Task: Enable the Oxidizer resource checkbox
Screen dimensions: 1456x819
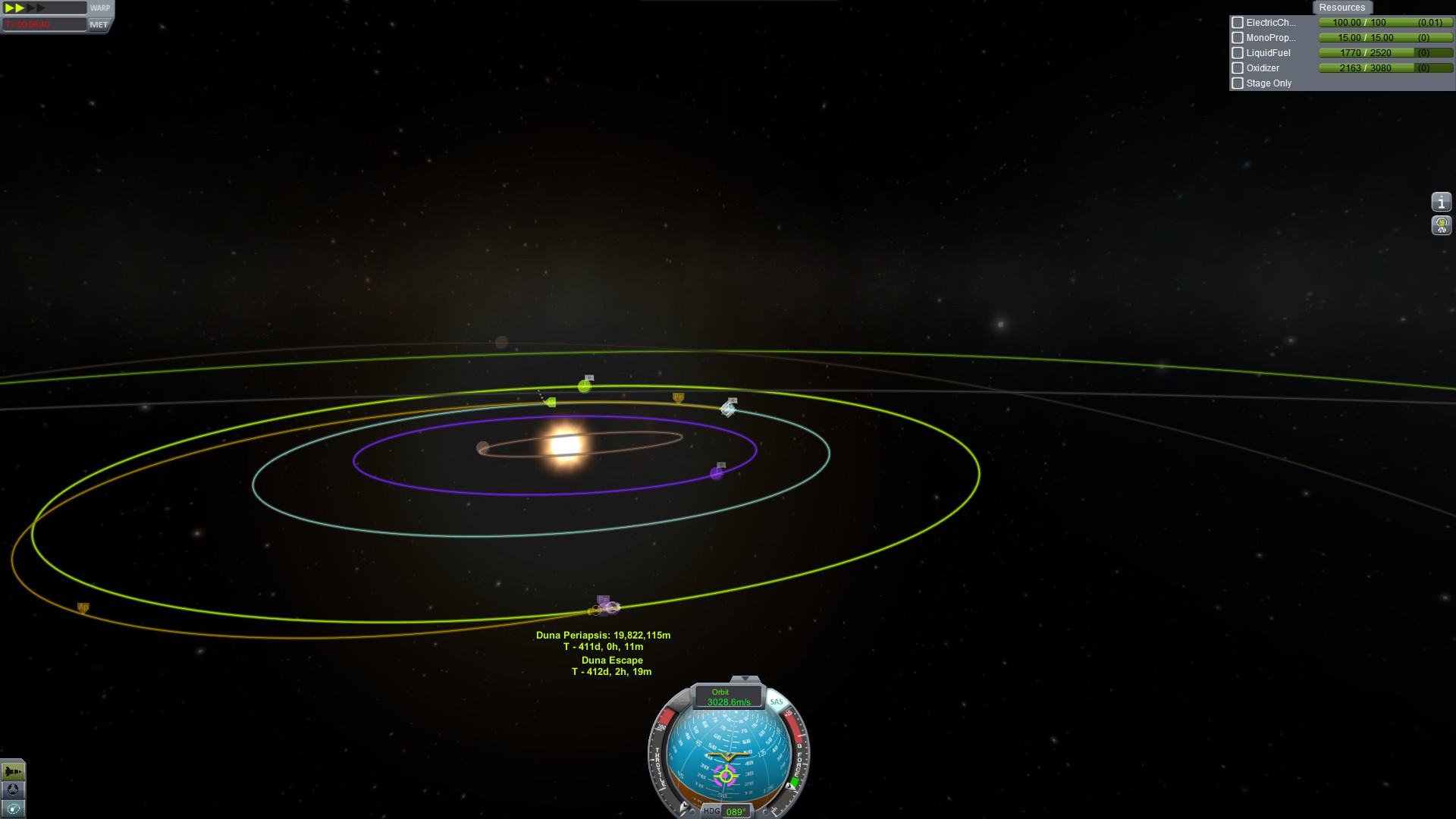Action: 1238,68
